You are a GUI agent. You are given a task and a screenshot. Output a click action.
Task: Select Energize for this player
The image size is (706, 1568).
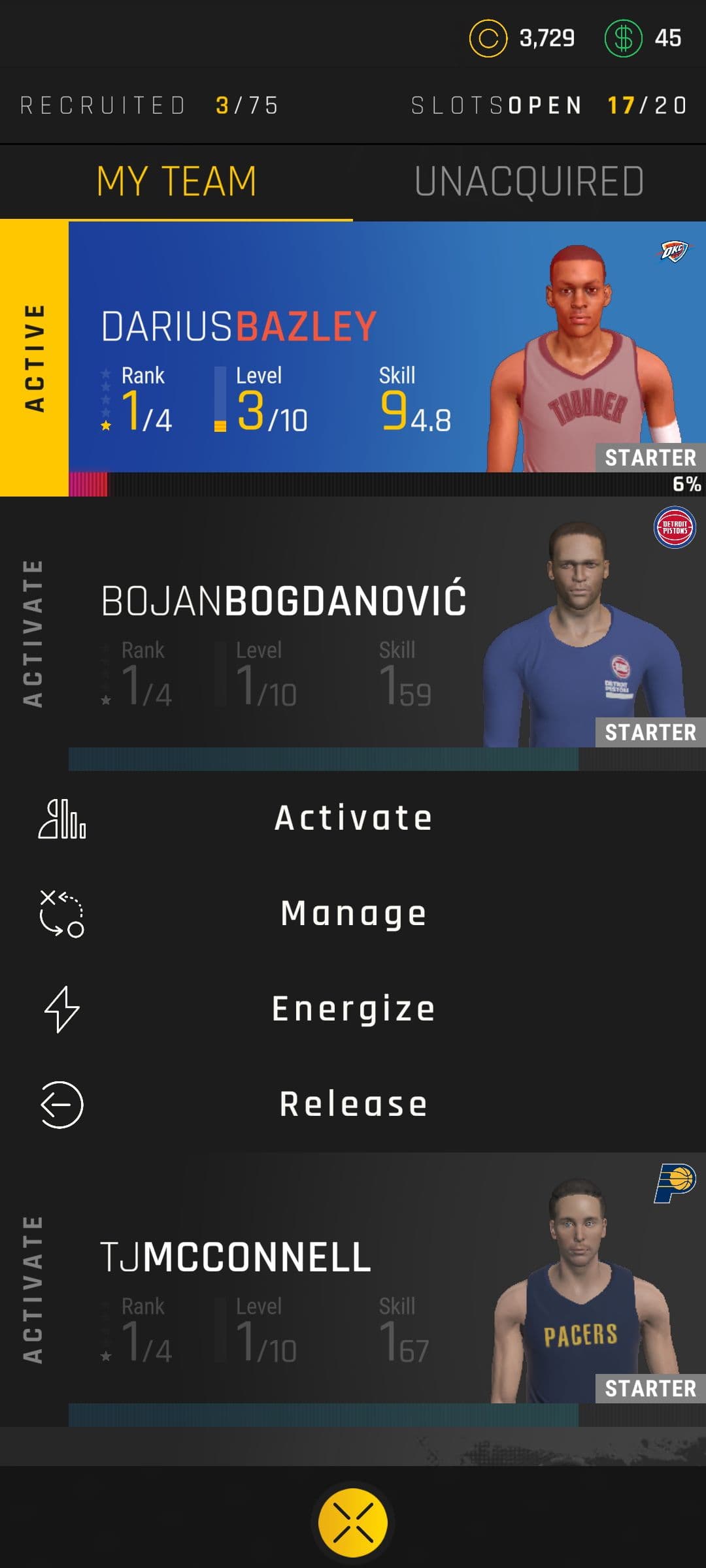(353, 1009)
